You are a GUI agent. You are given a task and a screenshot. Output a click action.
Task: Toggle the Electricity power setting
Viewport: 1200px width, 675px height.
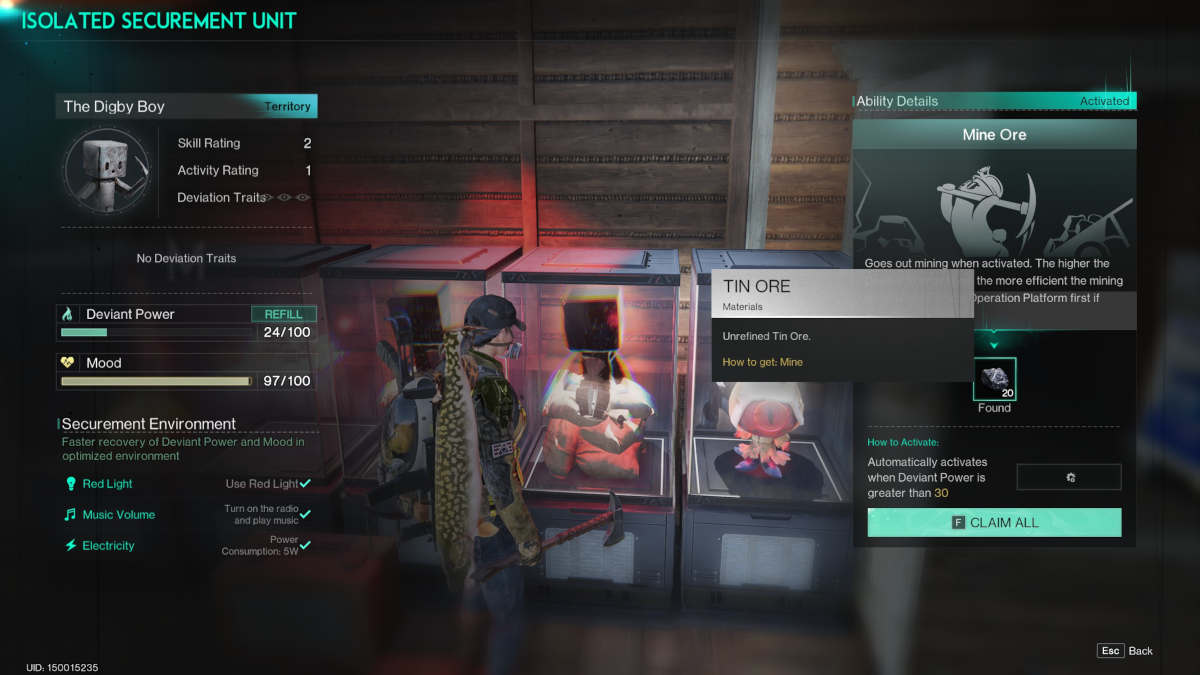(x=305, y=546)
